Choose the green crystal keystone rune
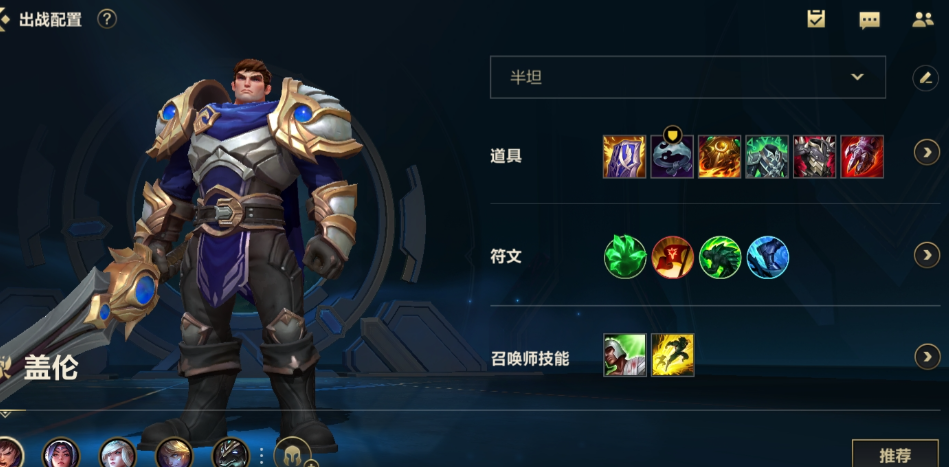 pyautogui.click(x=624, y=257)
